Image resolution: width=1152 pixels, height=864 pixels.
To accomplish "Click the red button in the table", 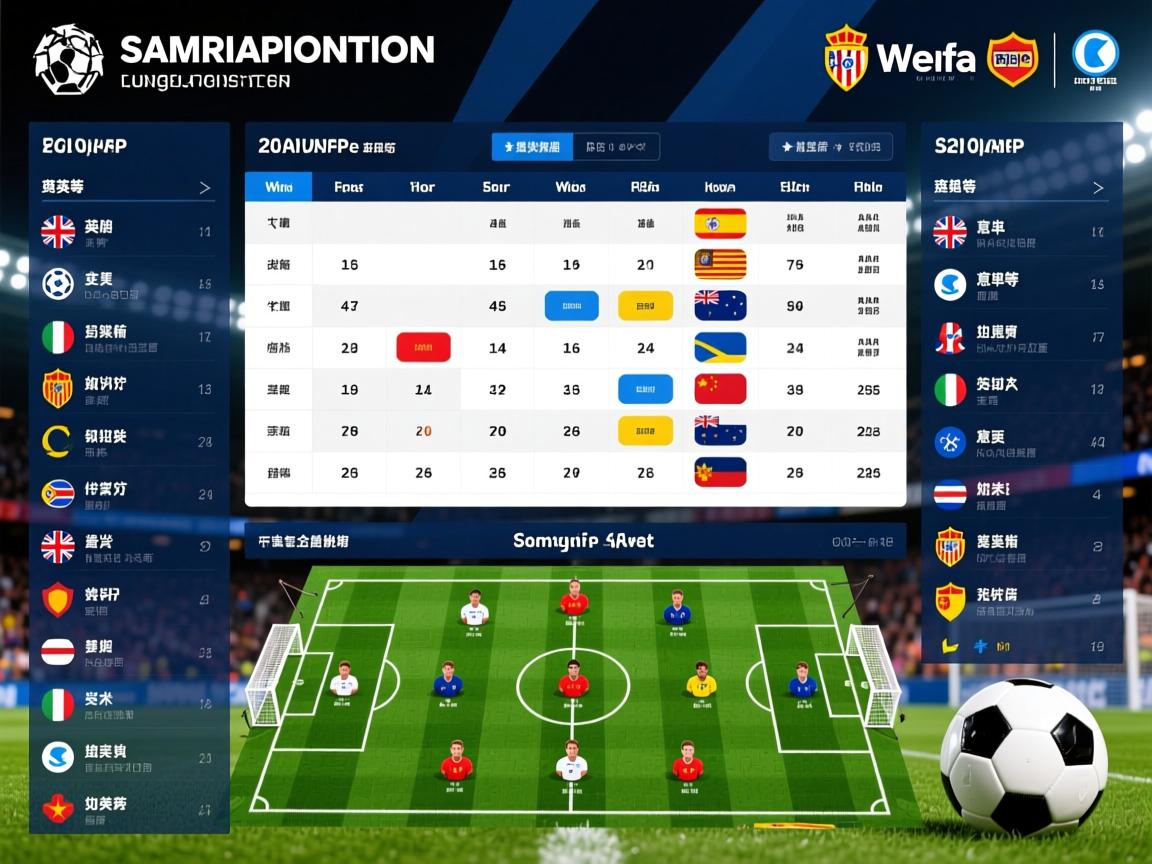I will 423,348.
